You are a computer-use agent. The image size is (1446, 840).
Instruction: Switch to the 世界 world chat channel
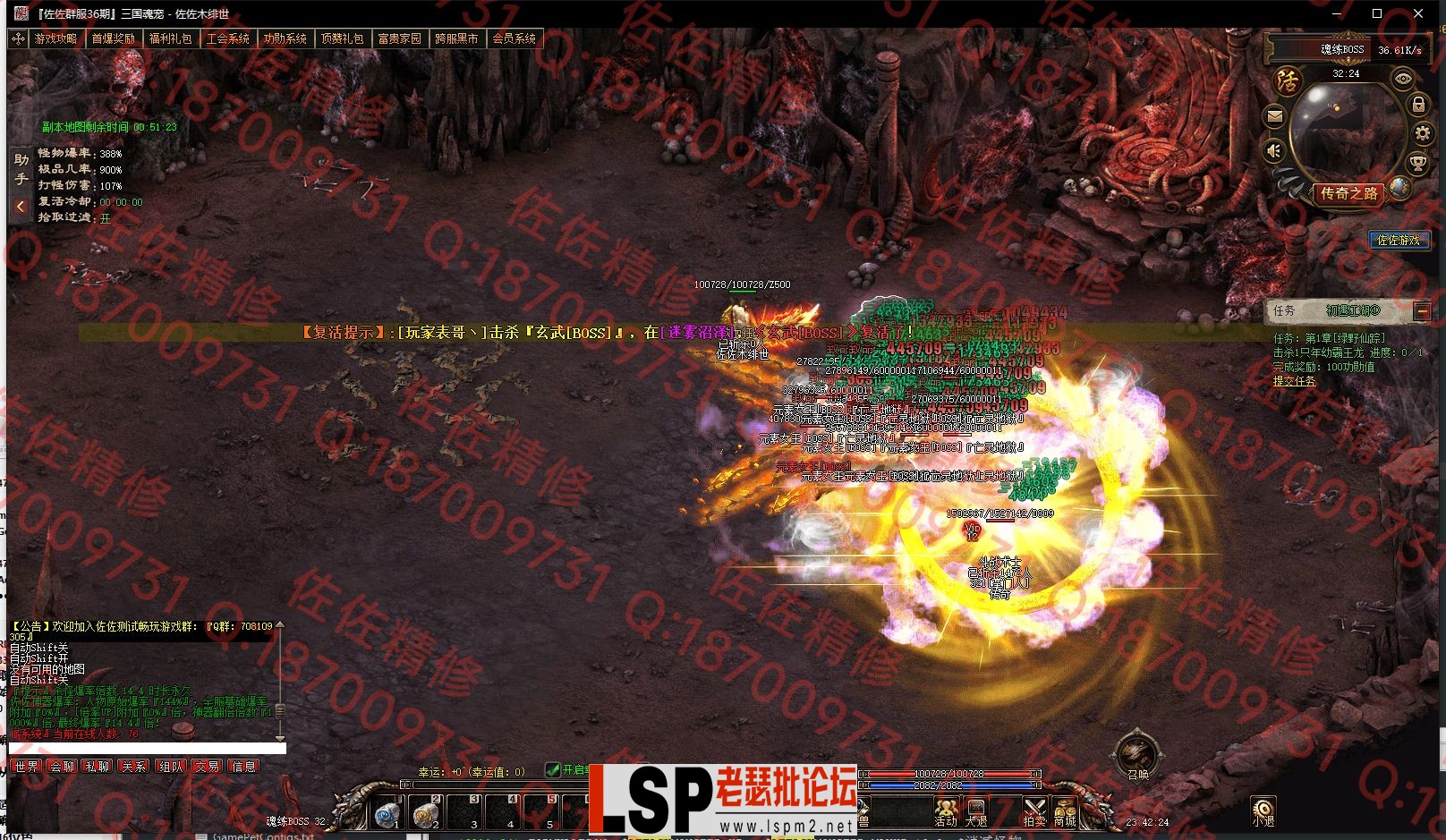(26, 767)
